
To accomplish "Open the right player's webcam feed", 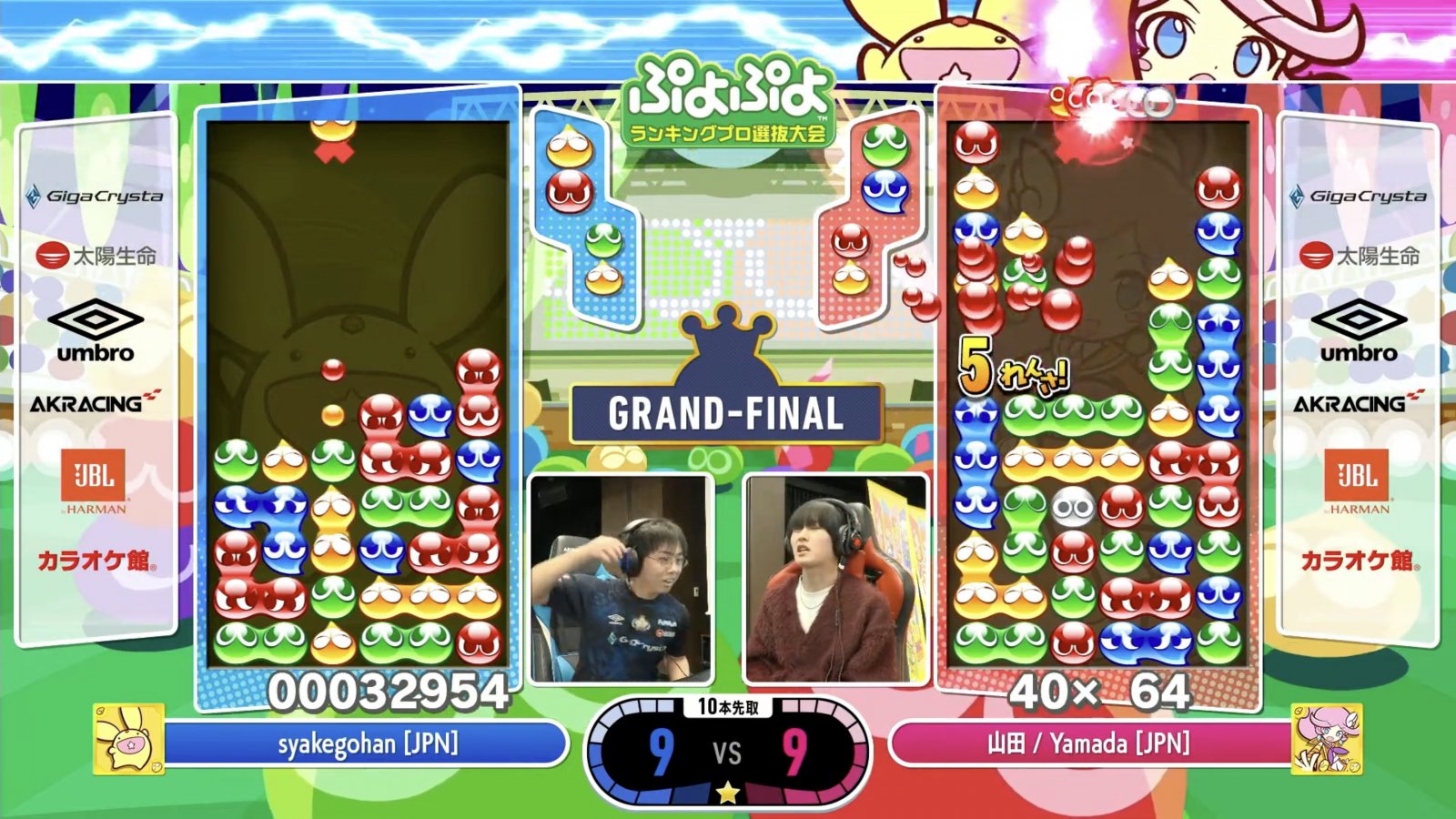I will [835, 579].
